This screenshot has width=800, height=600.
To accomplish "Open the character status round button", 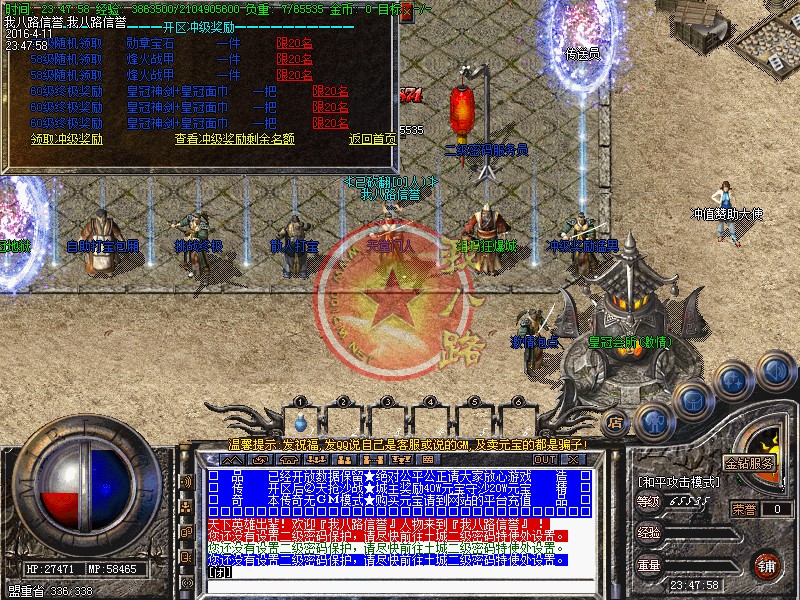I will point(650,420).
